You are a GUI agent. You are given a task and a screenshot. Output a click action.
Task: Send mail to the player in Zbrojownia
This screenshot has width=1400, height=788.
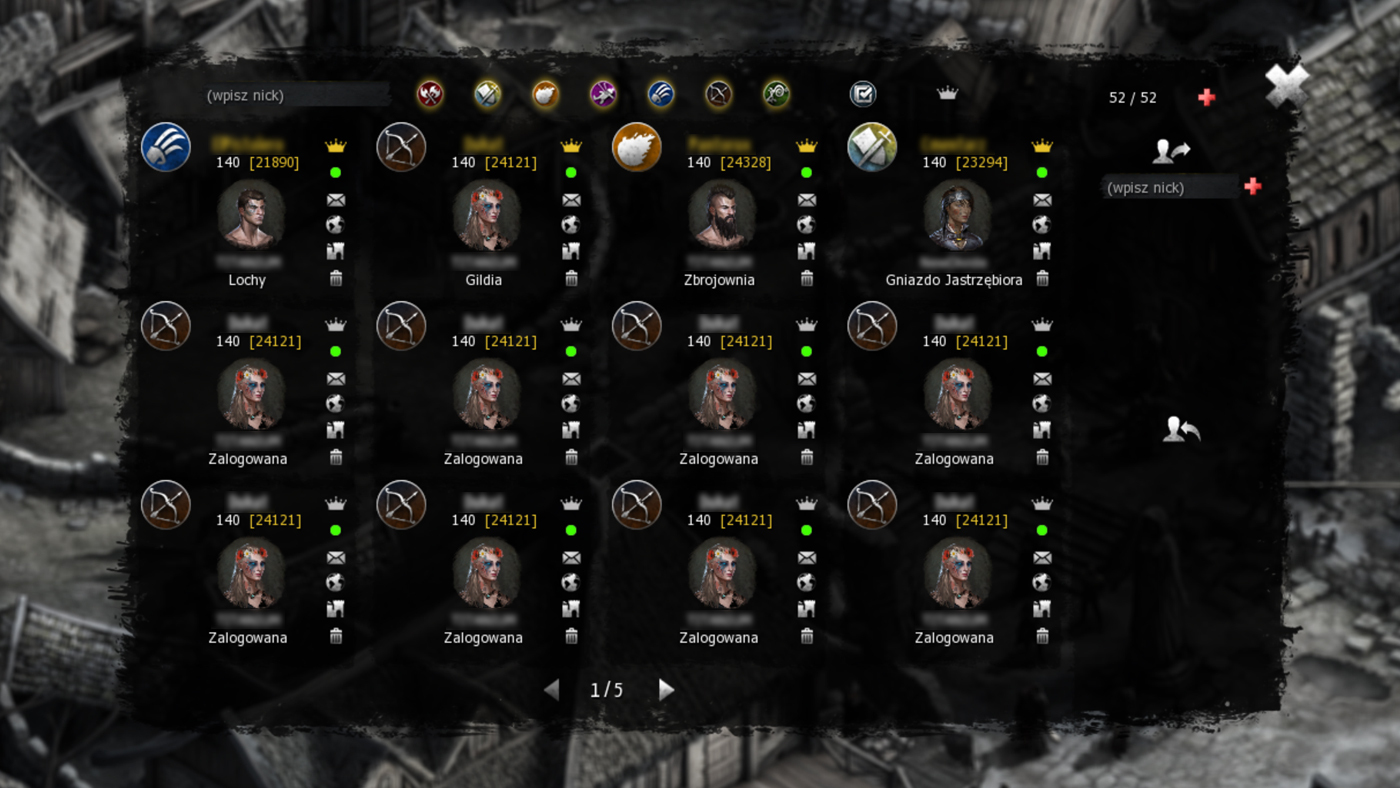(x=807, y=200)
